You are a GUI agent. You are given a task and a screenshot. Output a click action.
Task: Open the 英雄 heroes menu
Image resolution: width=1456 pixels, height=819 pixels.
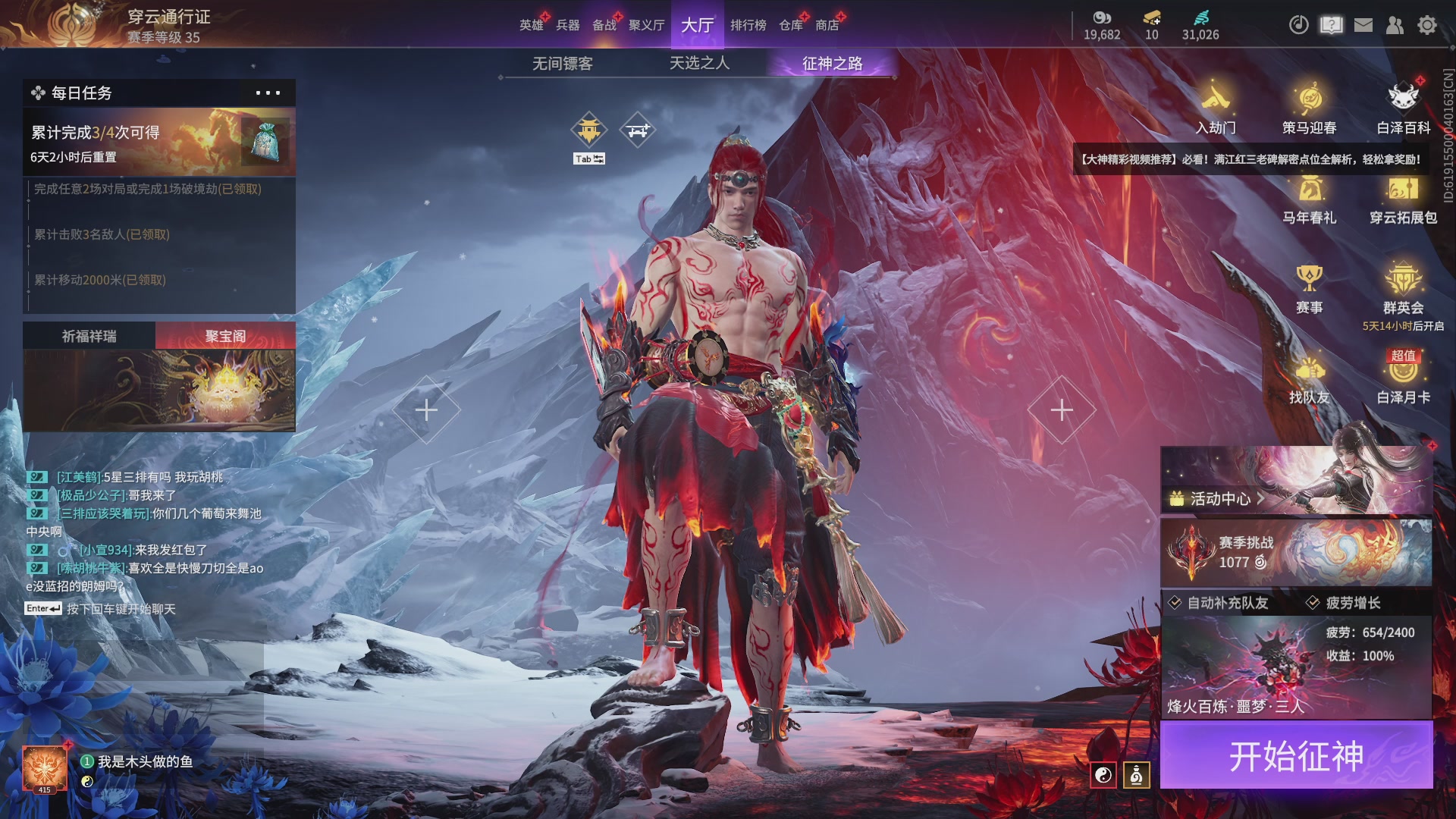[x=531, y=25]
